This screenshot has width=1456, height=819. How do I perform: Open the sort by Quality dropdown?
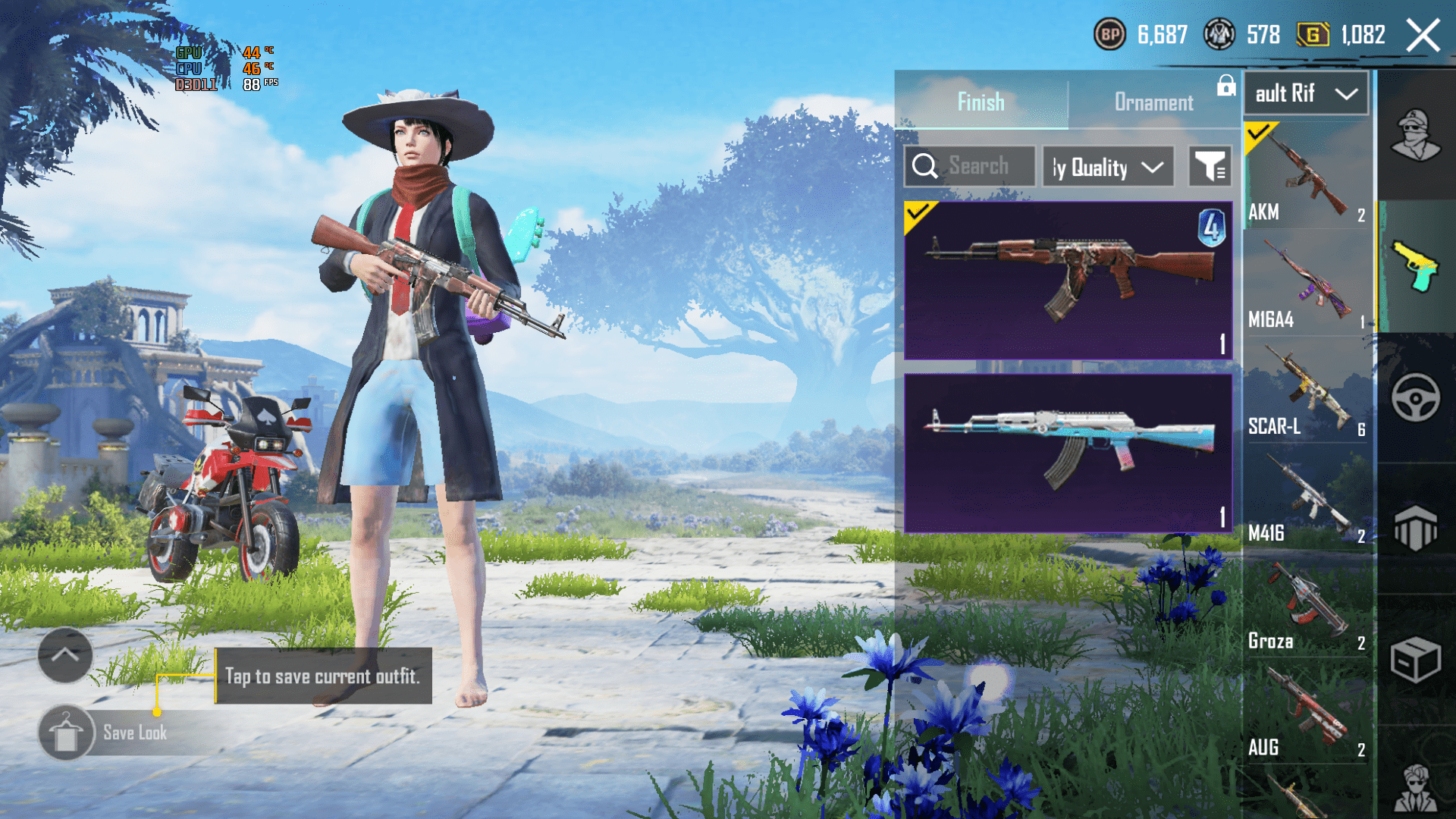click(1108, 167)
